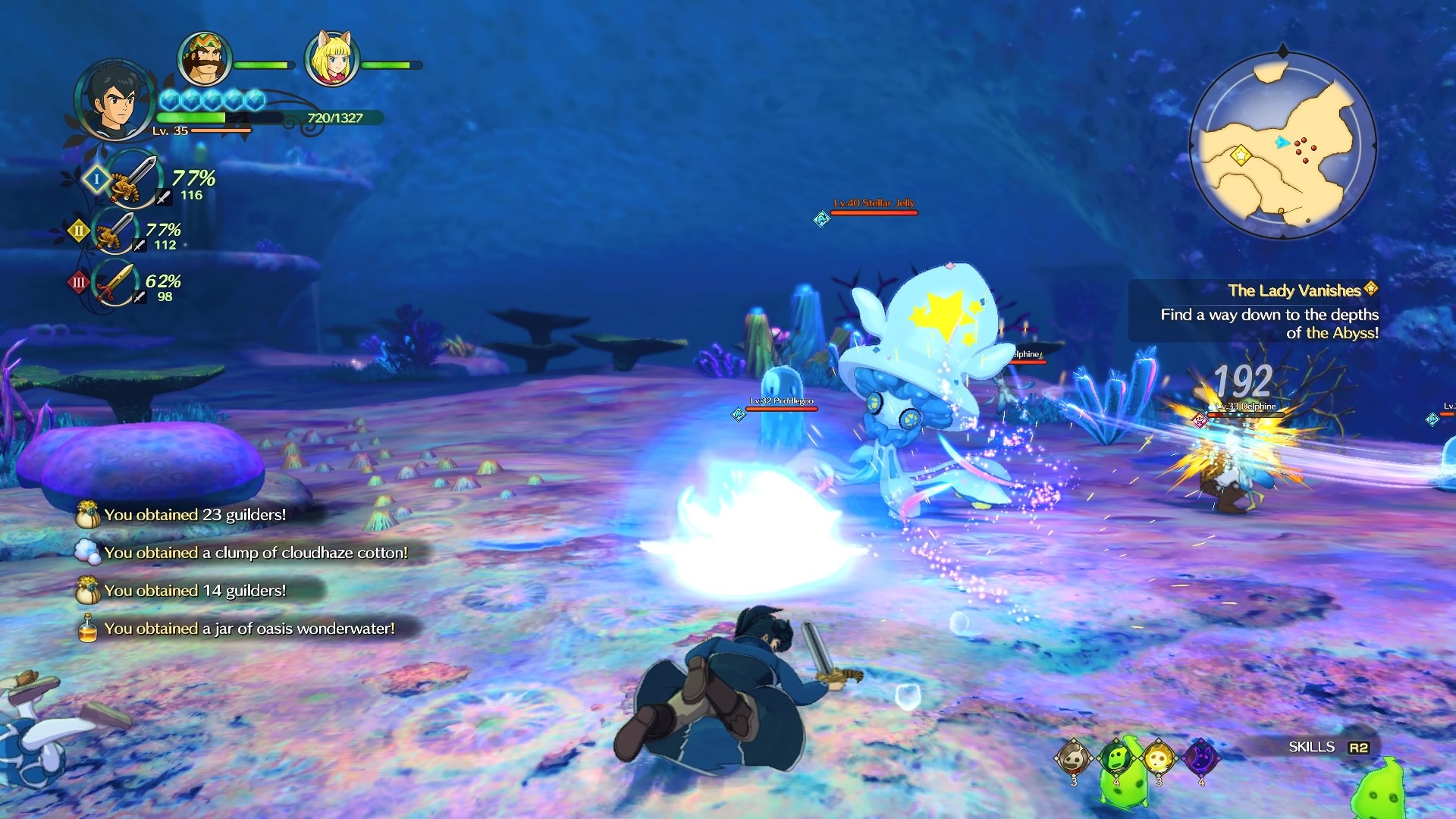Image resolution: width=1456 pixels, height=819 pixels.
Task: Activate the purple higgledy skill icon
Action: (1201, 757)
